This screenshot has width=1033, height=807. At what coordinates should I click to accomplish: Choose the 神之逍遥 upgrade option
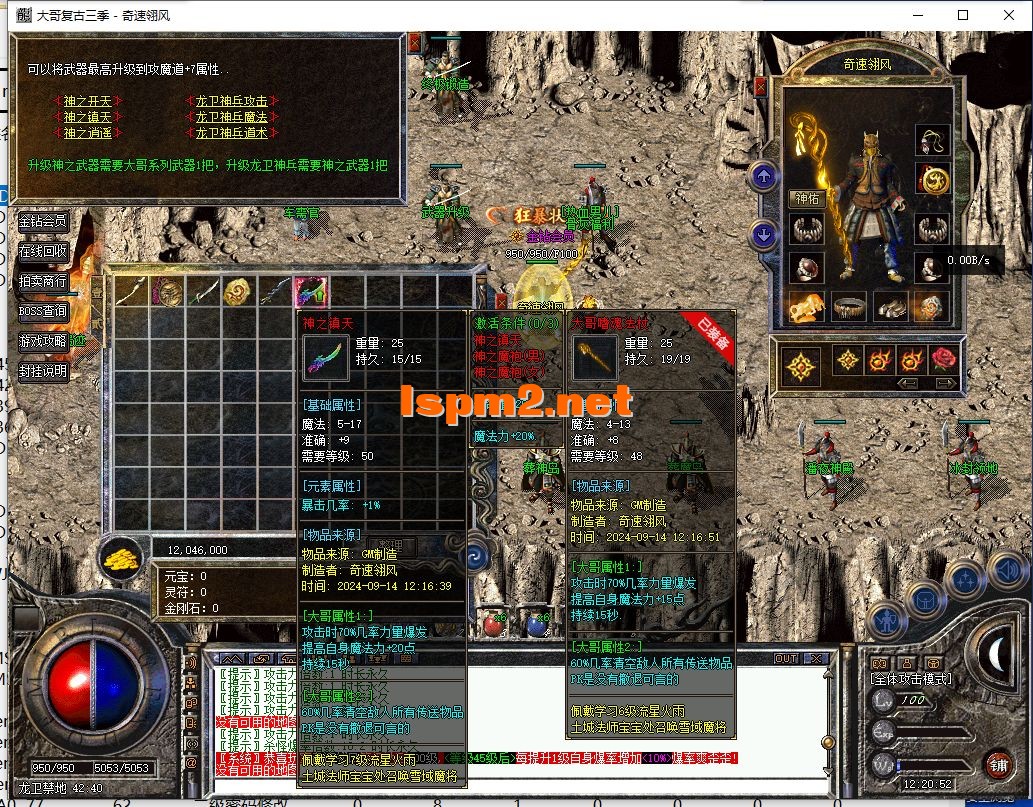(87, 132)
